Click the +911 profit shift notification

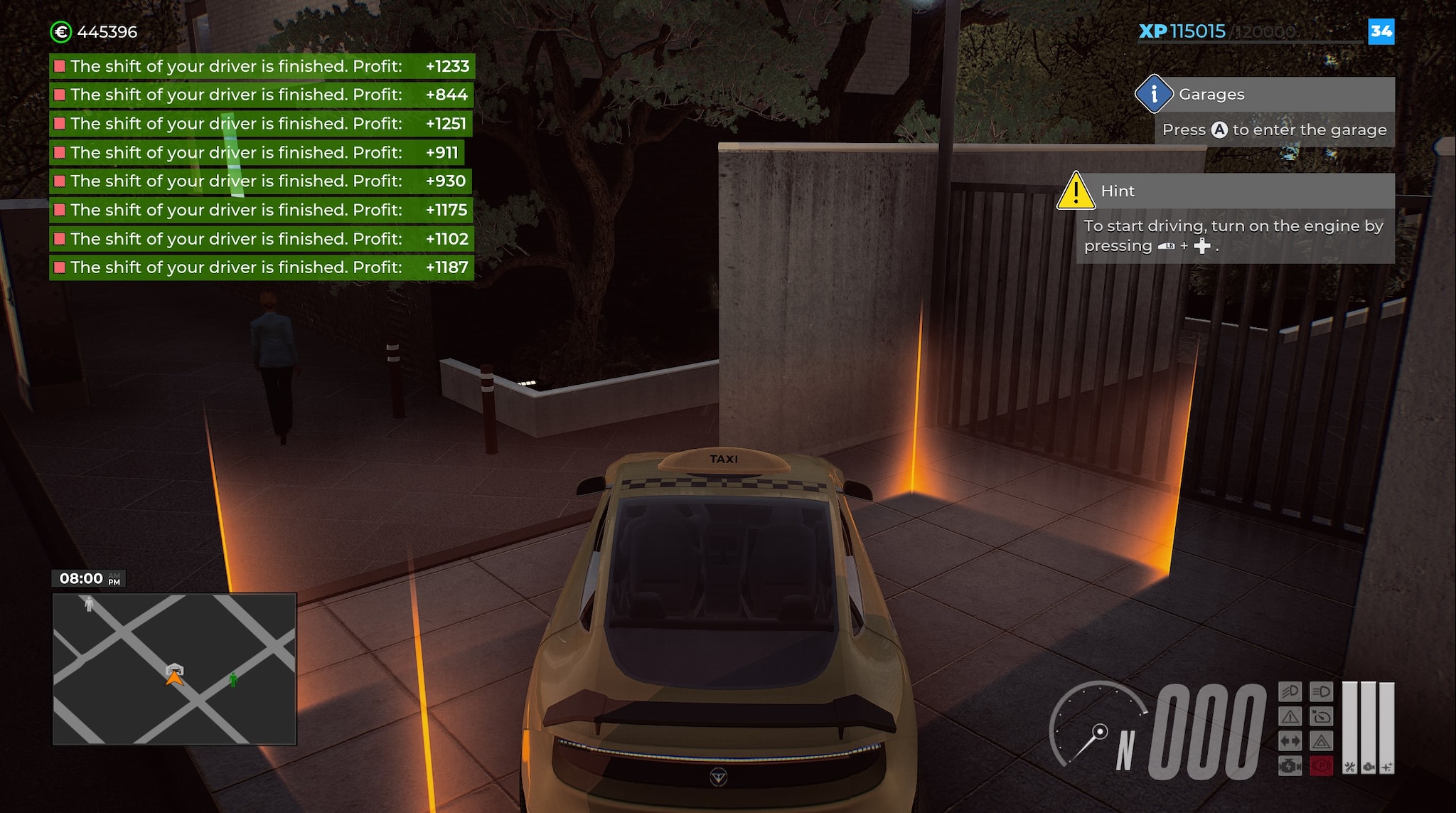[257, 152]
